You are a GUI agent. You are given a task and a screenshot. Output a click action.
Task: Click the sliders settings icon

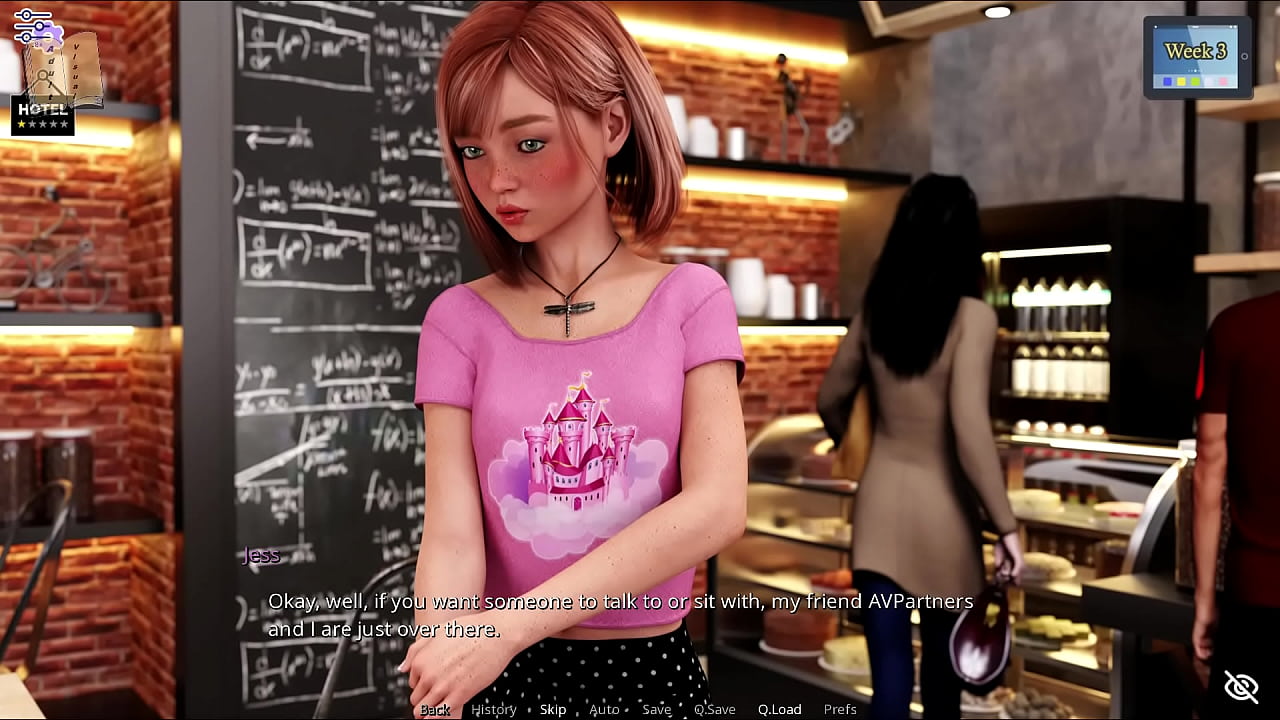[31, 24]
